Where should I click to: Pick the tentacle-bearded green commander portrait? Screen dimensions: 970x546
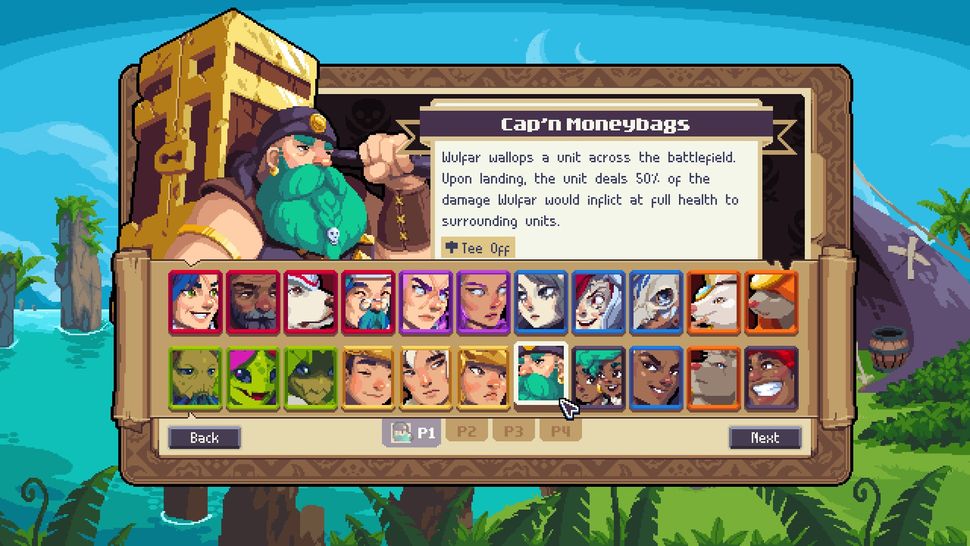pos(195,378)
